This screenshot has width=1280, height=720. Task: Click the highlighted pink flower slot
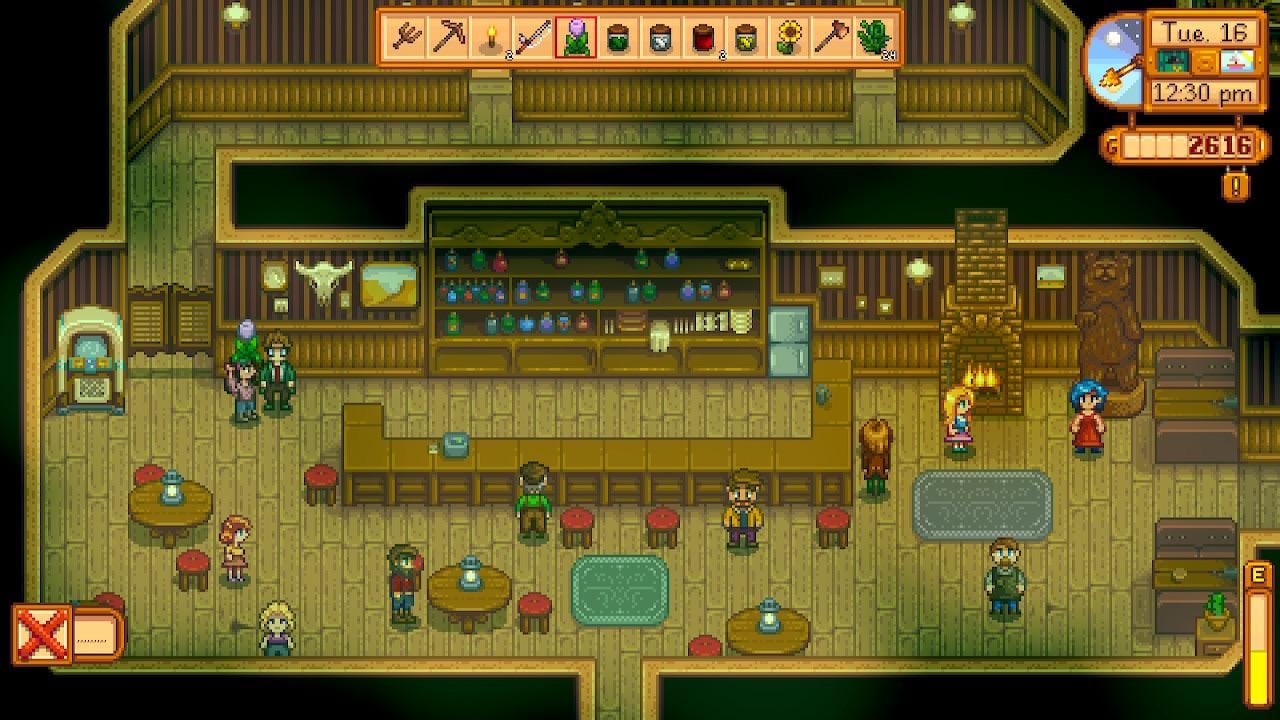pos(576,38)
